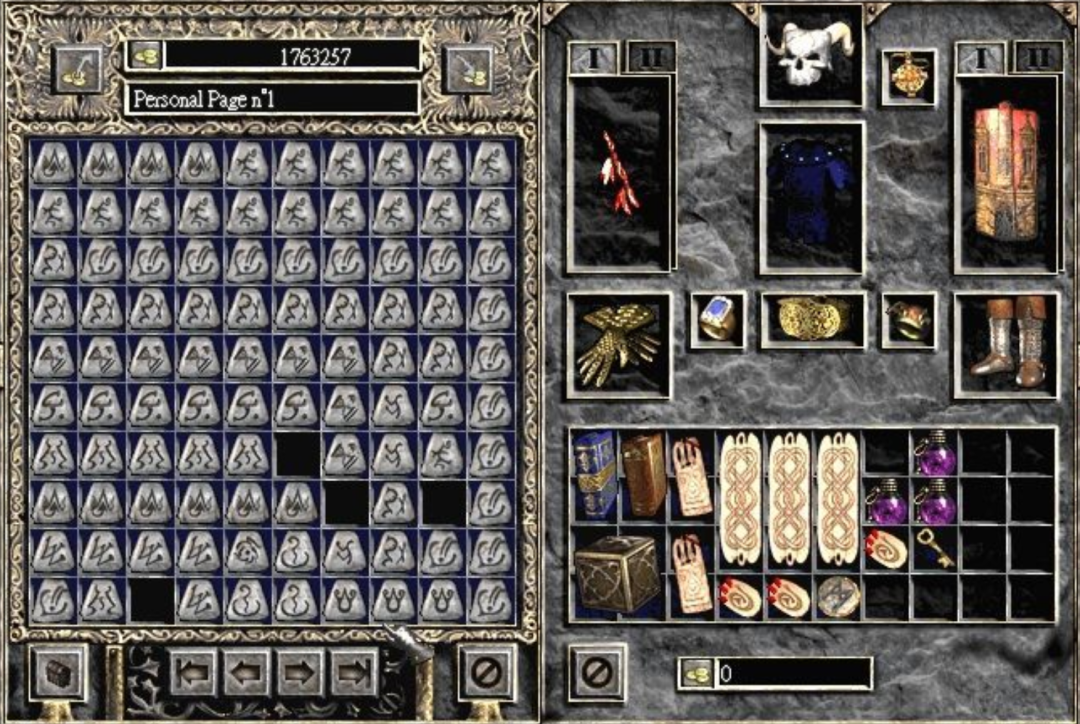
Task: Pick the blue body armor slot
Action: [811, 196]
